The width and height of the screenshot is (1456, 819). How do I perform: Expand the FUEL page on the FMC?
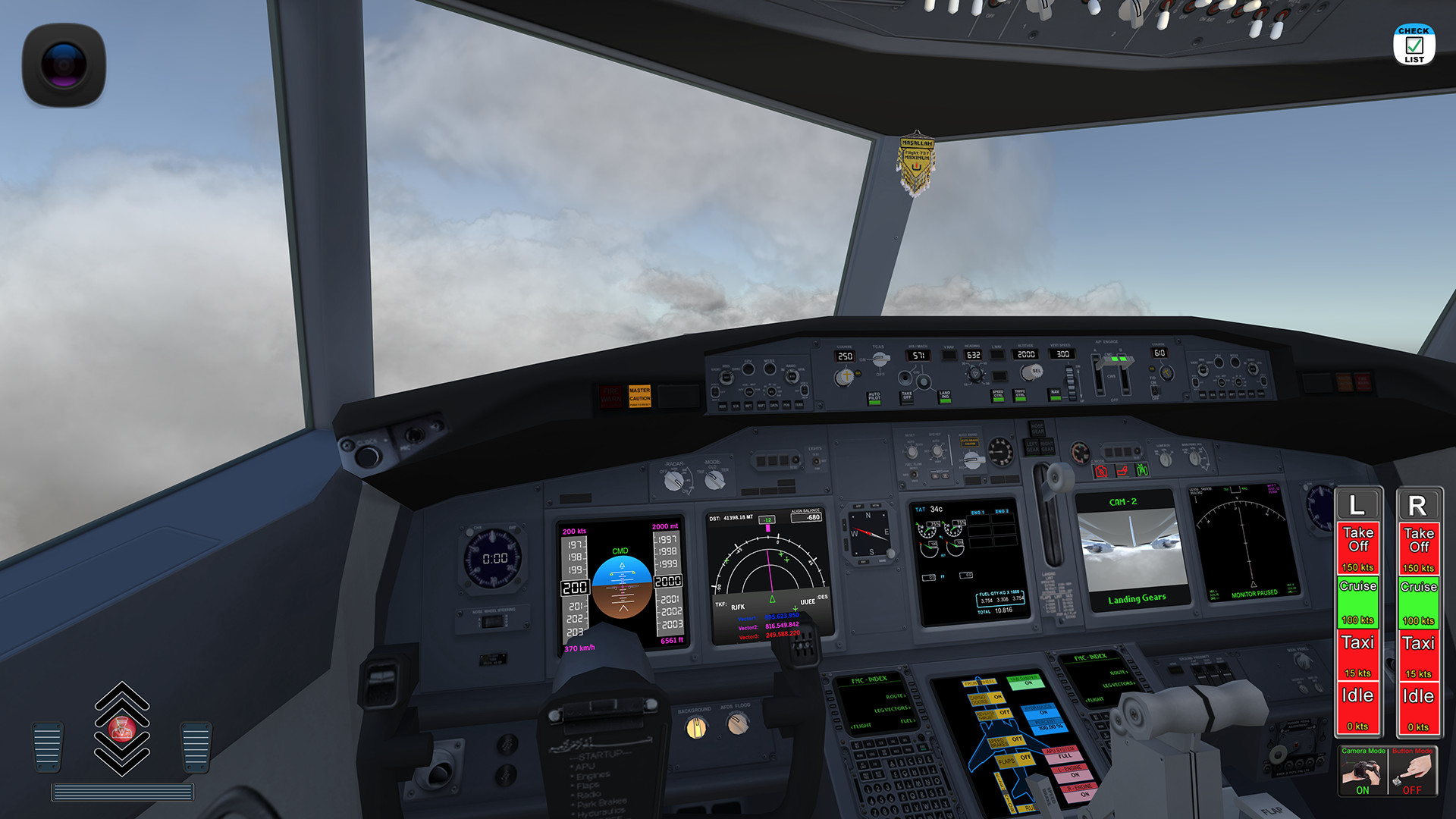point(908,720)
